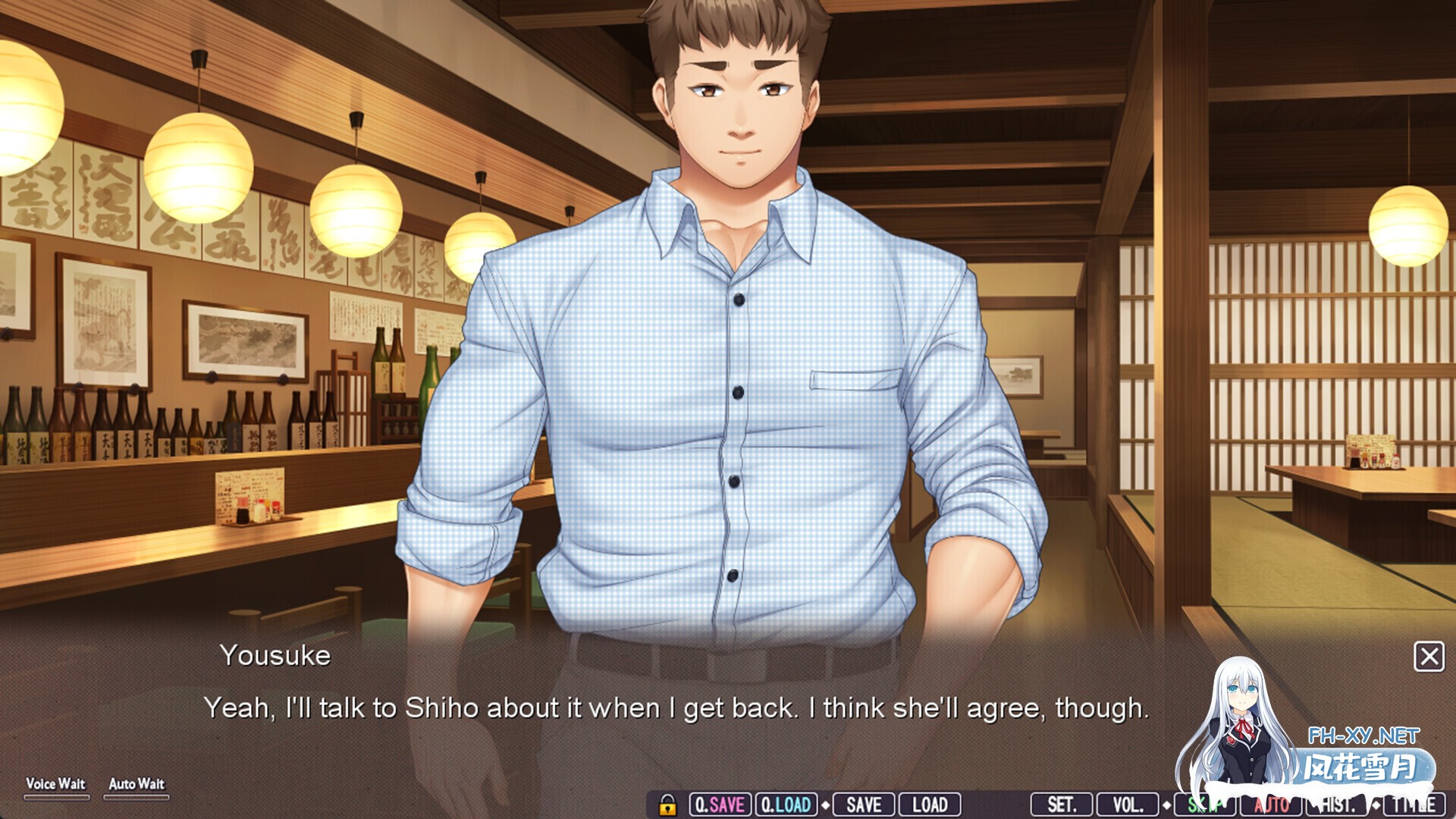Viewport: 1456px width, 819px height.
Task: Adjust the Auto Wait bar
Action: point(136,797)
